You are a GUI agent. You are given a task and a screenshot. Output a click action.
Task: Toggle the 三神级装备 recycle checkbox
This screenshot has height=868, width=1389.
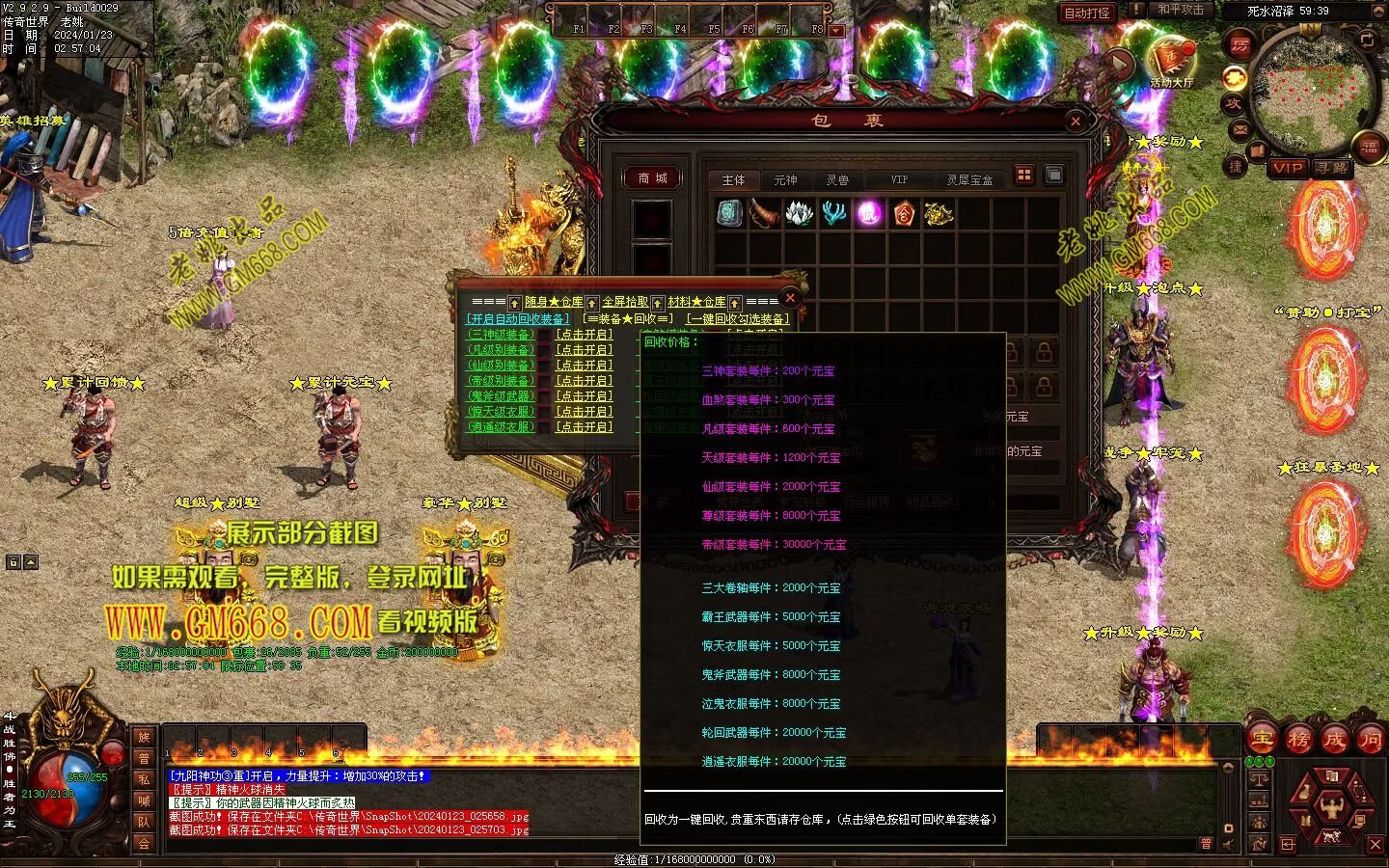coord(544,335)
